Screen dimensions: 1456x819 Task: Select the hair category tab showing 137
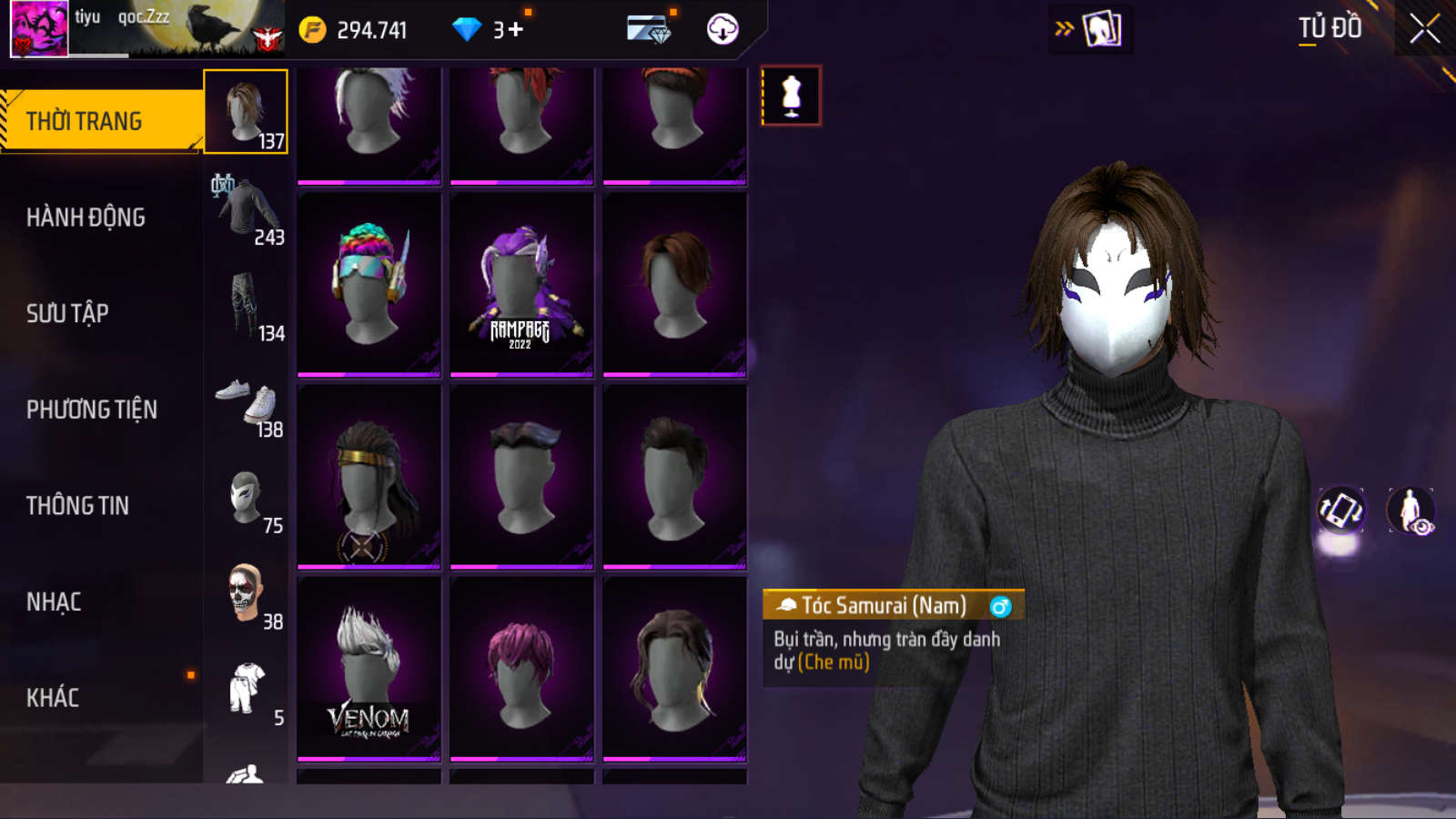point(246,112)
